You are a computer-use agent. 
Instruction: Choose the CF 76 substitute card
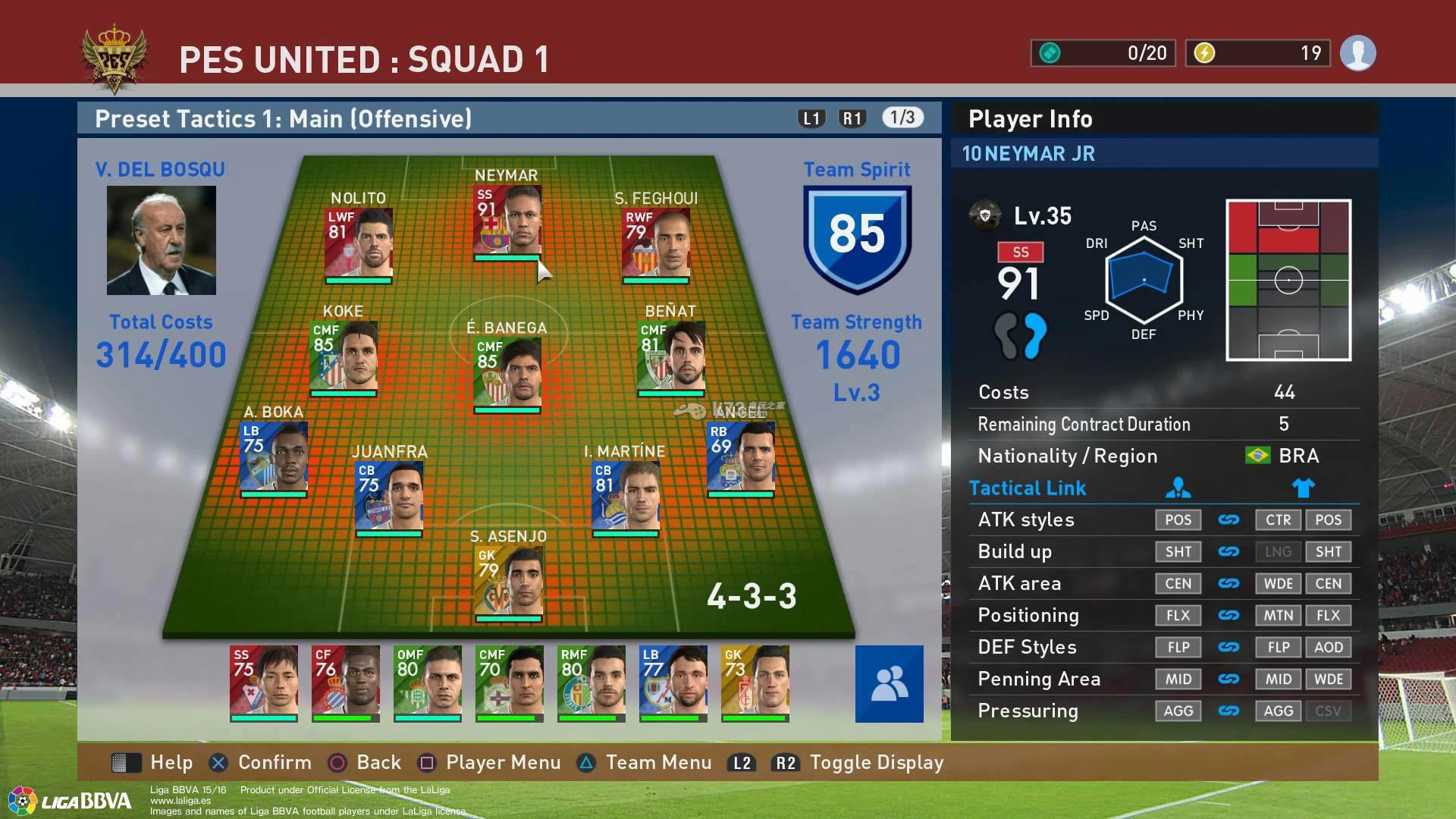pos(346,681)
